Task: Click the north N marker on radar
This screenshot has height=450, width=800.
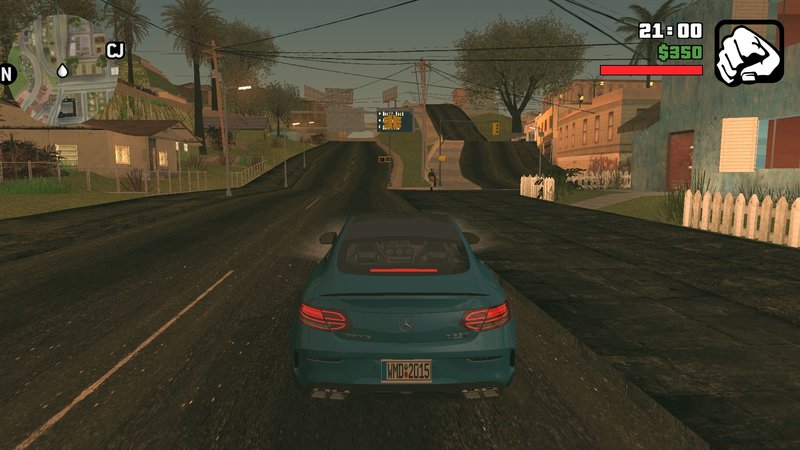Action: (x=7, y=73)
